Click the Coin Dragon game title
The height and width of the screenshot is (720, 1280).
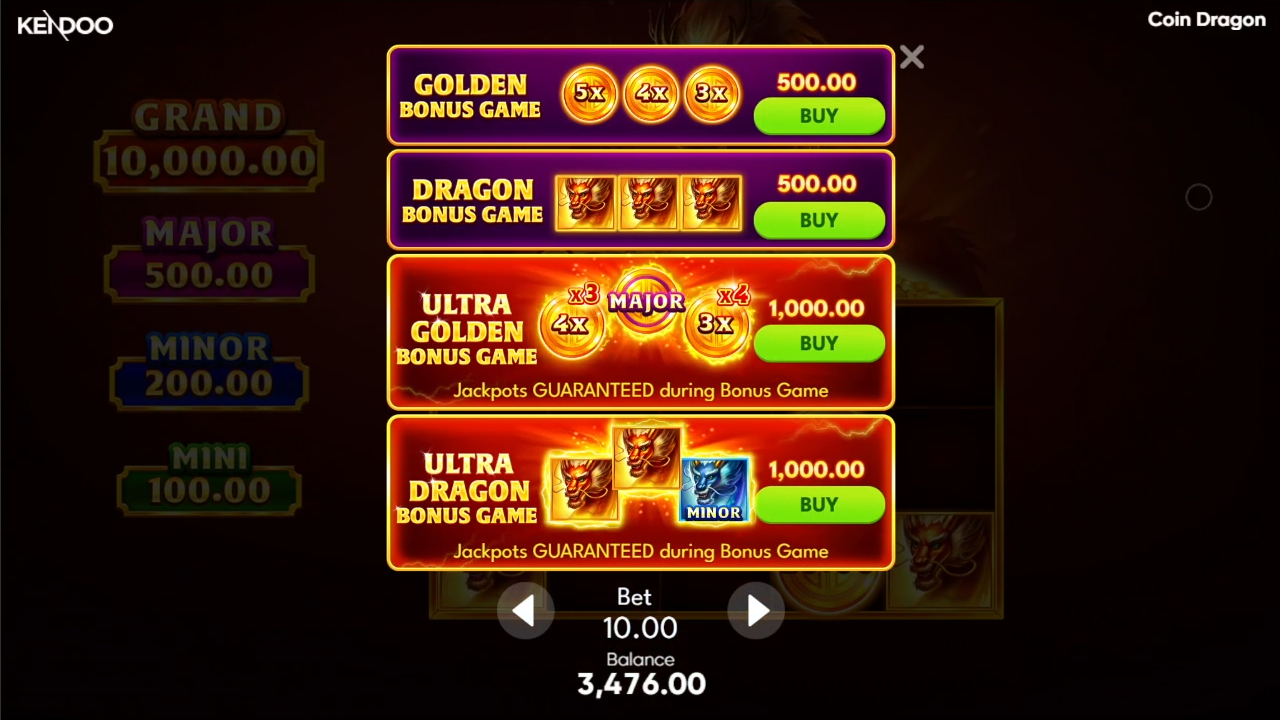point(1206,19)
